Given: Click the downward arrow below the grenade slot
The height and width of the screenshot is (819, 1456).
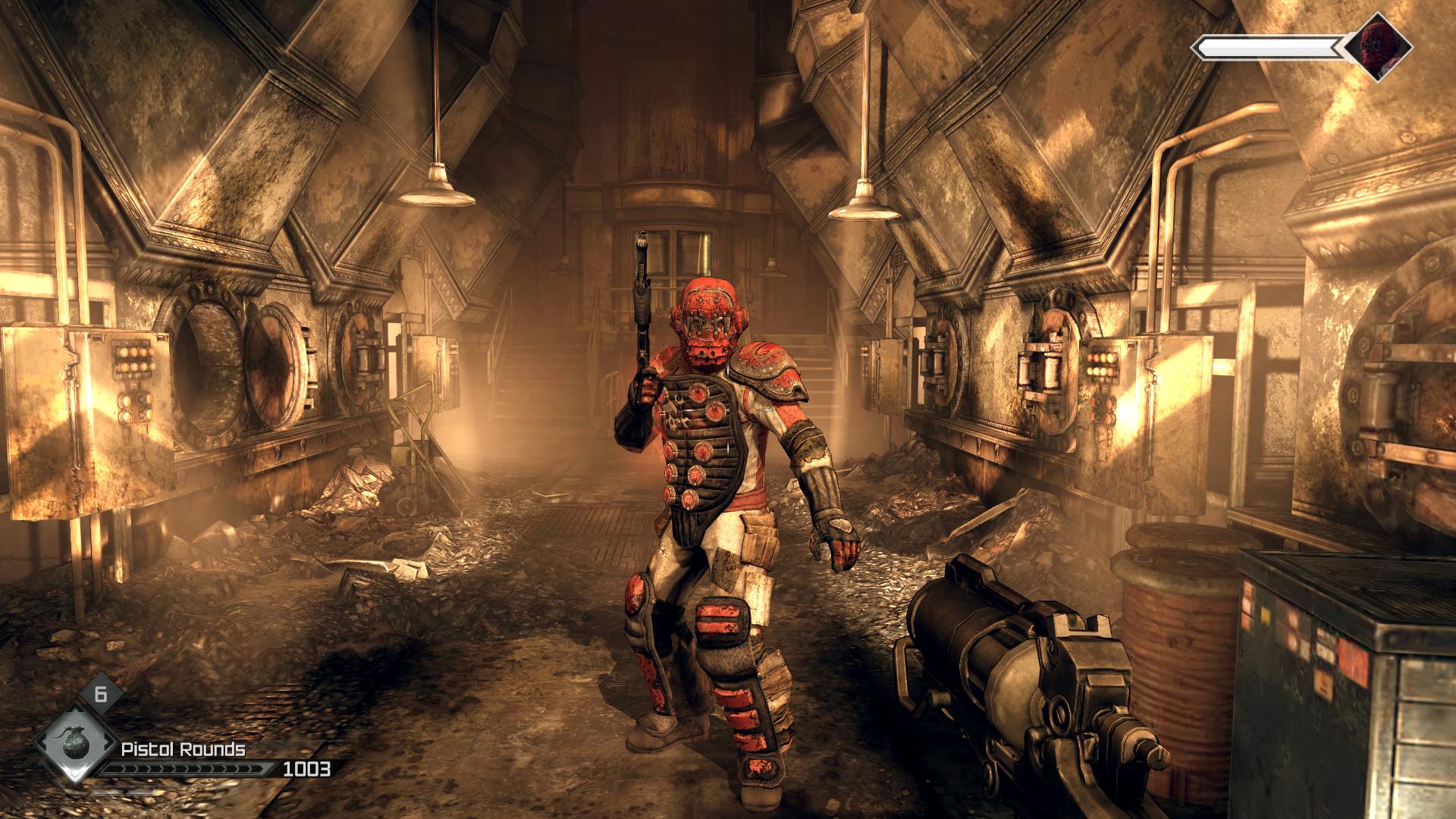Looking at the screenshot, I should click(74, 775).
